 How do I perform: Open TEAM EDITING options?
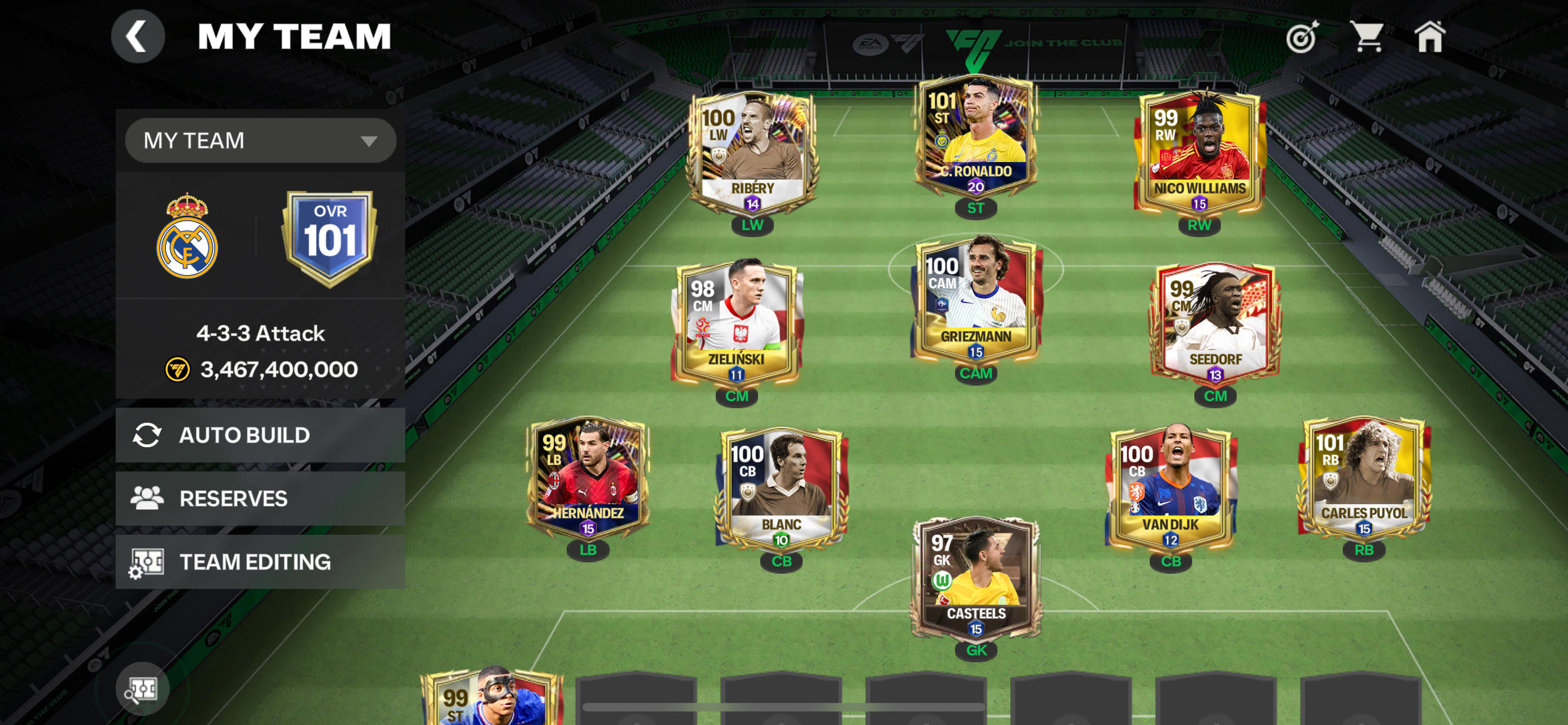[x=260, y=562]
